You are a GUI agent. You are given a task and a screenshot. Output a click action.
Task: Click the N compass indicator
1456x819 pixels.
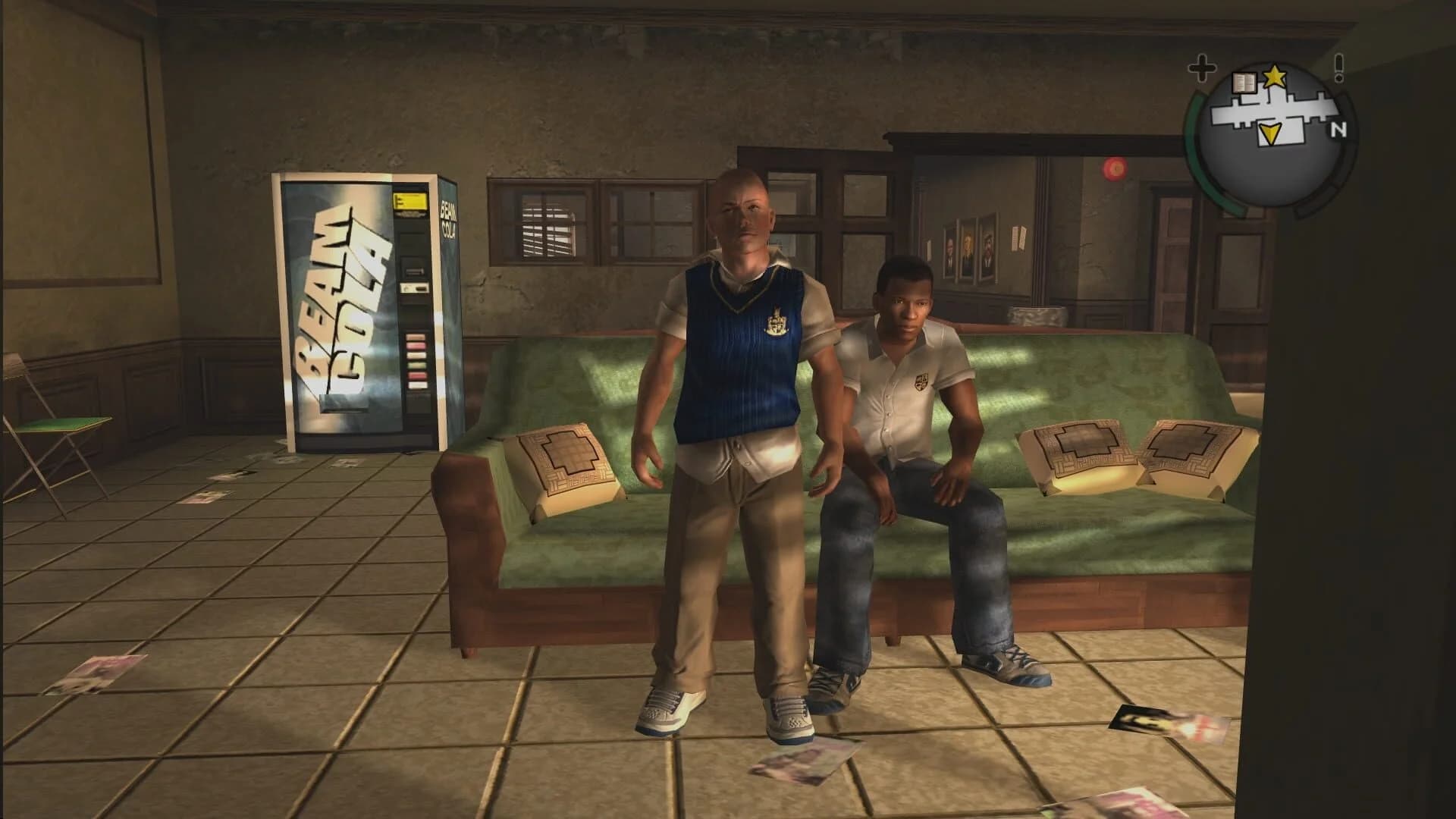(1338, 130)
